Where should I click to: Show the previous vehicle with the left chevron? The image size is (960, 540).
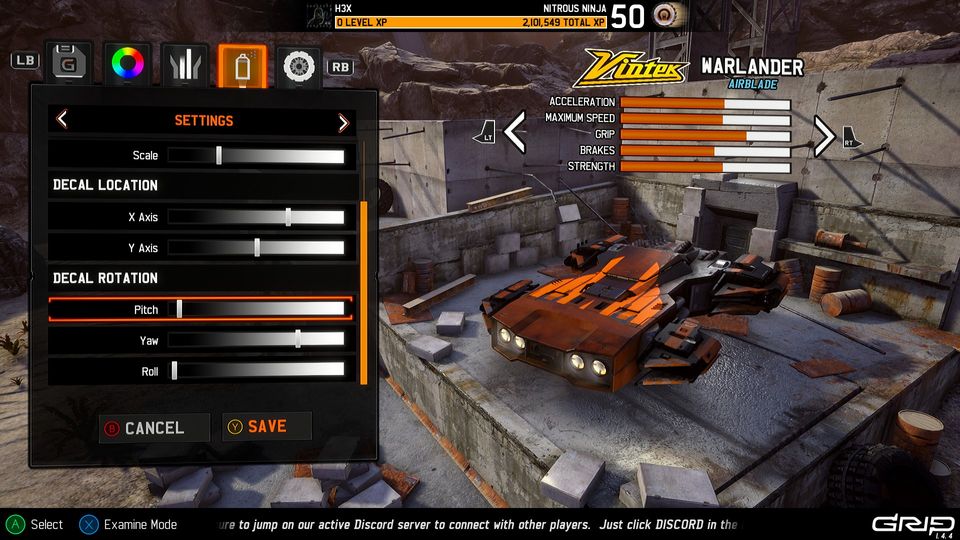click(x=515, y=134)
